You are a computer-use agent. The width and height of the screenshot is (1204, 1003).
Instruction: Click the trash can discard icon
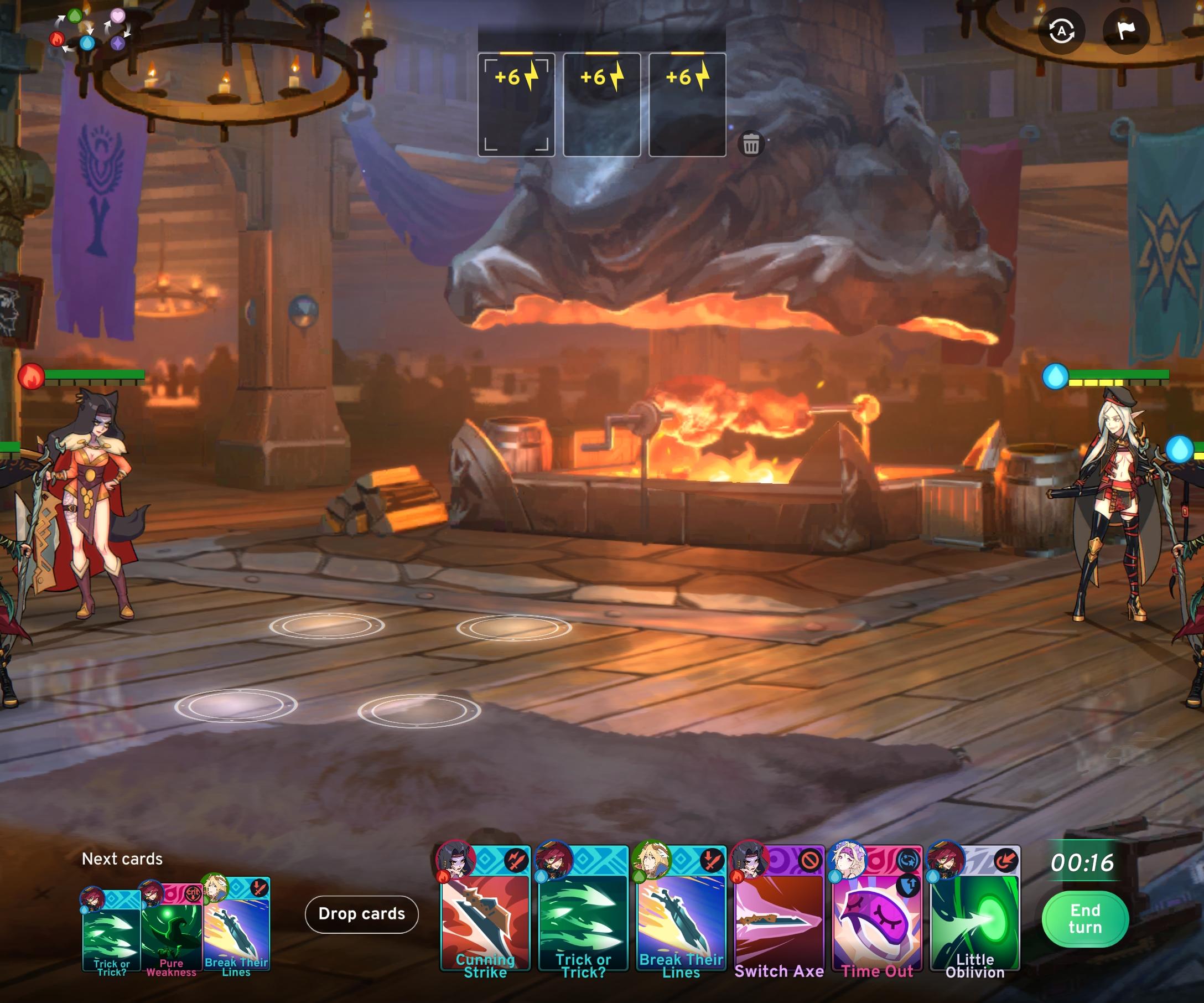pos(751,144)
